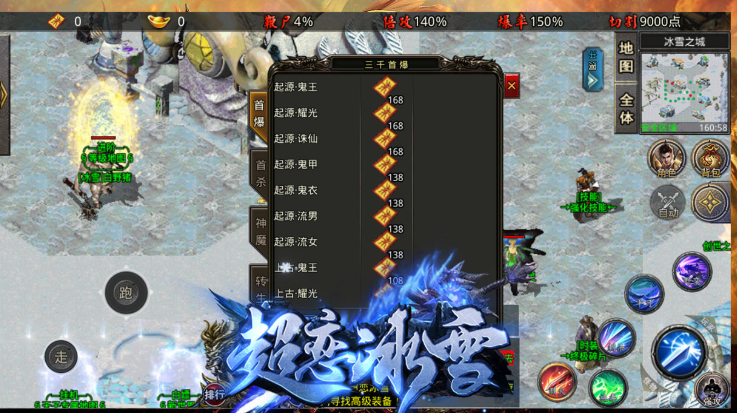Choose the 全体 button beside minimap

click(x=626, y=109)
